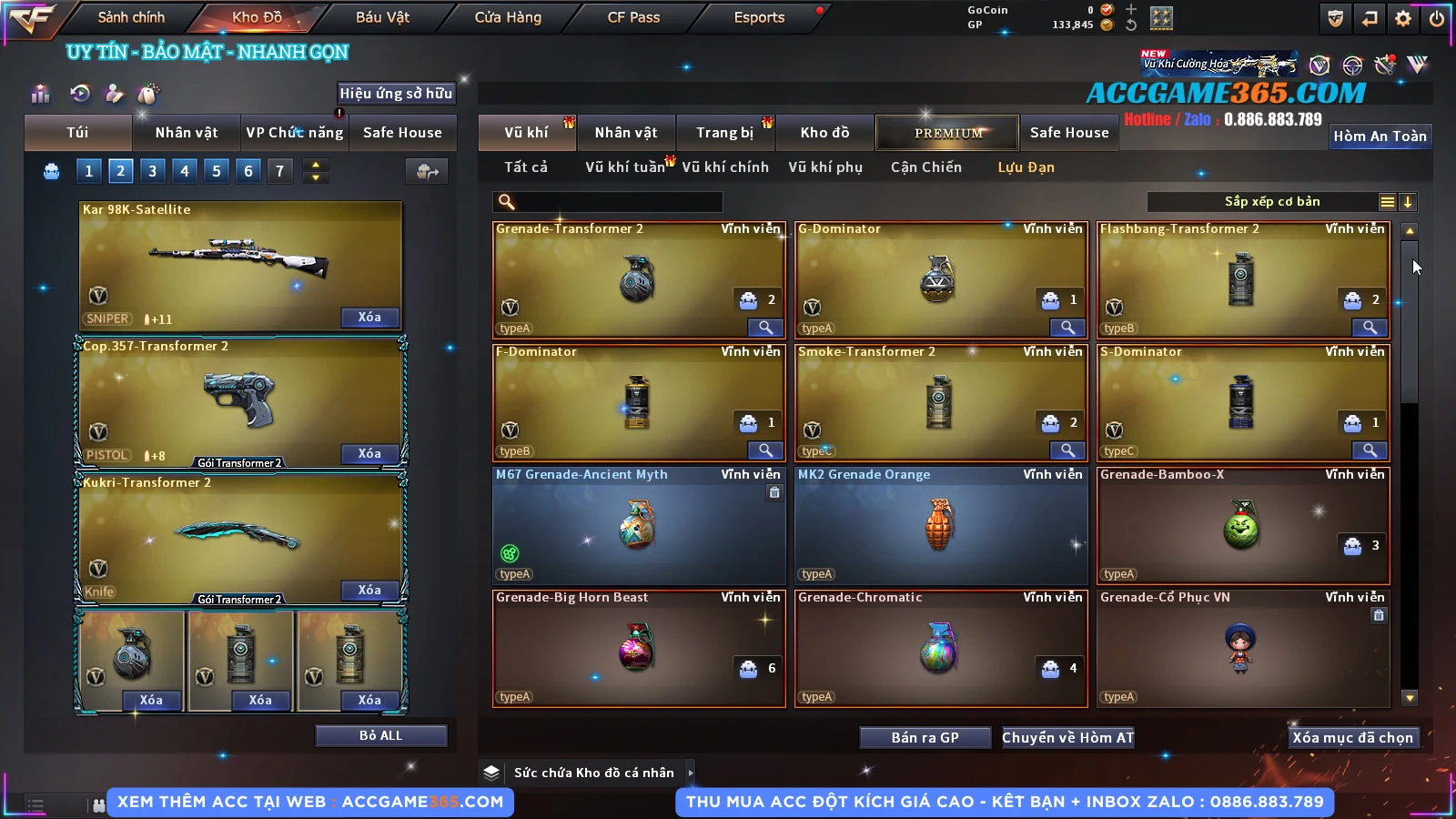Screen dimensions: 1456x819
Task: Go to the Cửa Hàng shop
Action: (508, 17)
